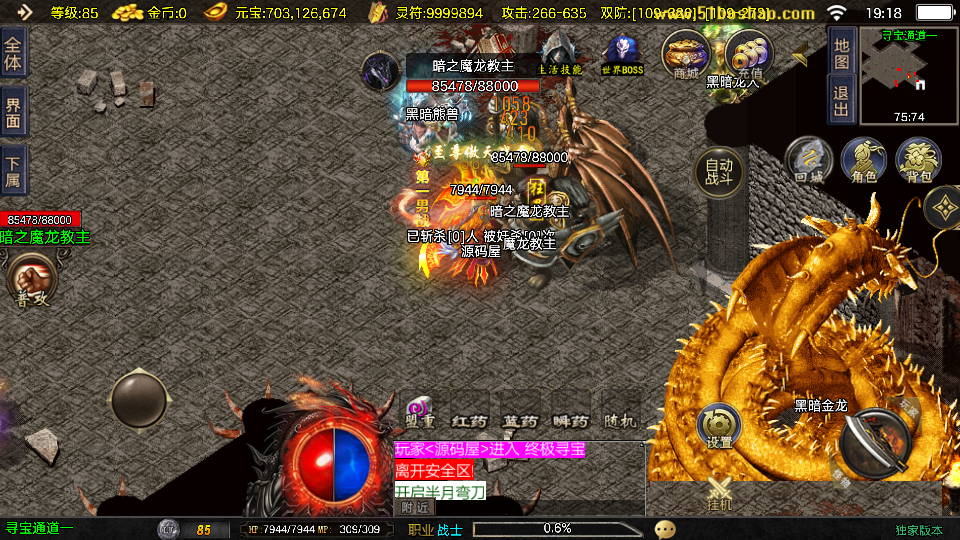
Task: Open the 下属 side tab
Action: coord(13,171)
